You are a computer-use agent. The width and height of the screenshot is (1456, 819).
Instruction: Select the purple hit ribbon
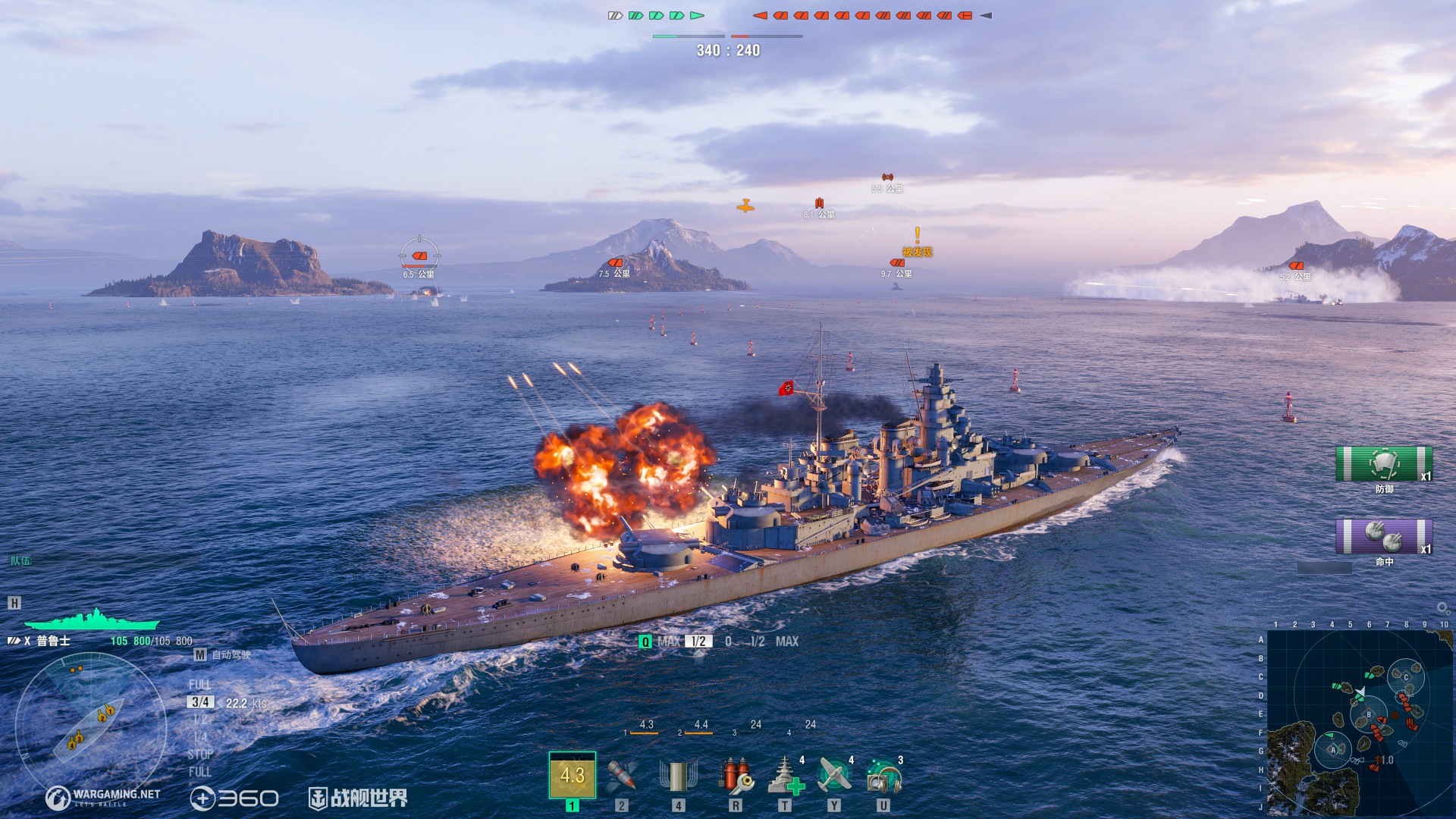(1383, 537)
